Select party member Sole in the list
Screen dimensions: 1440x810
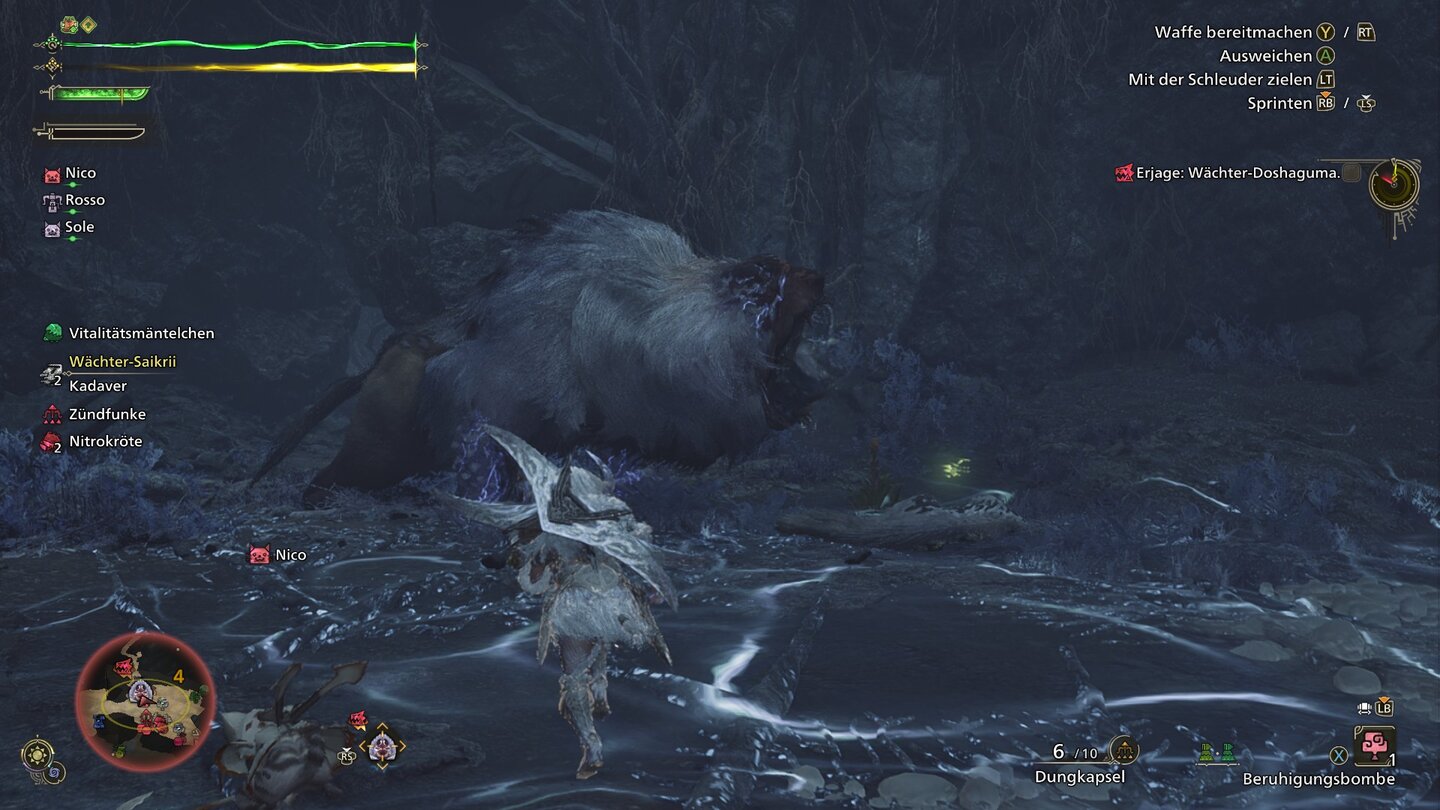[79, 227]
